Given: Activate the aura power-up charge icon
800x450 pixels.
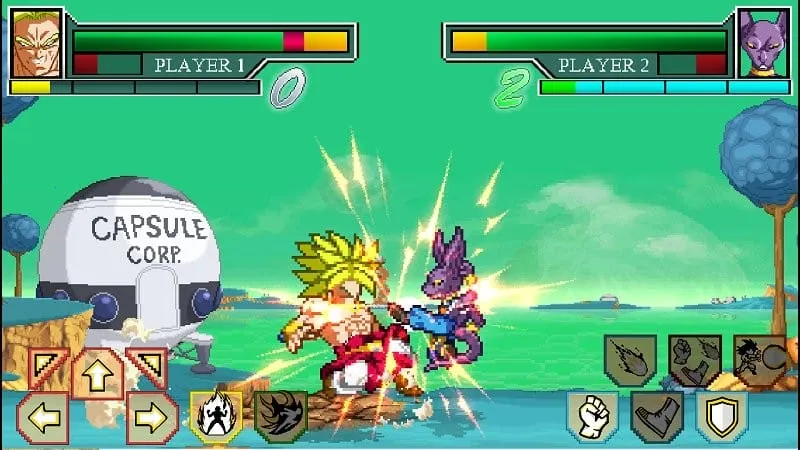Looking at the screenshot, I should click(x=216, y=415).
